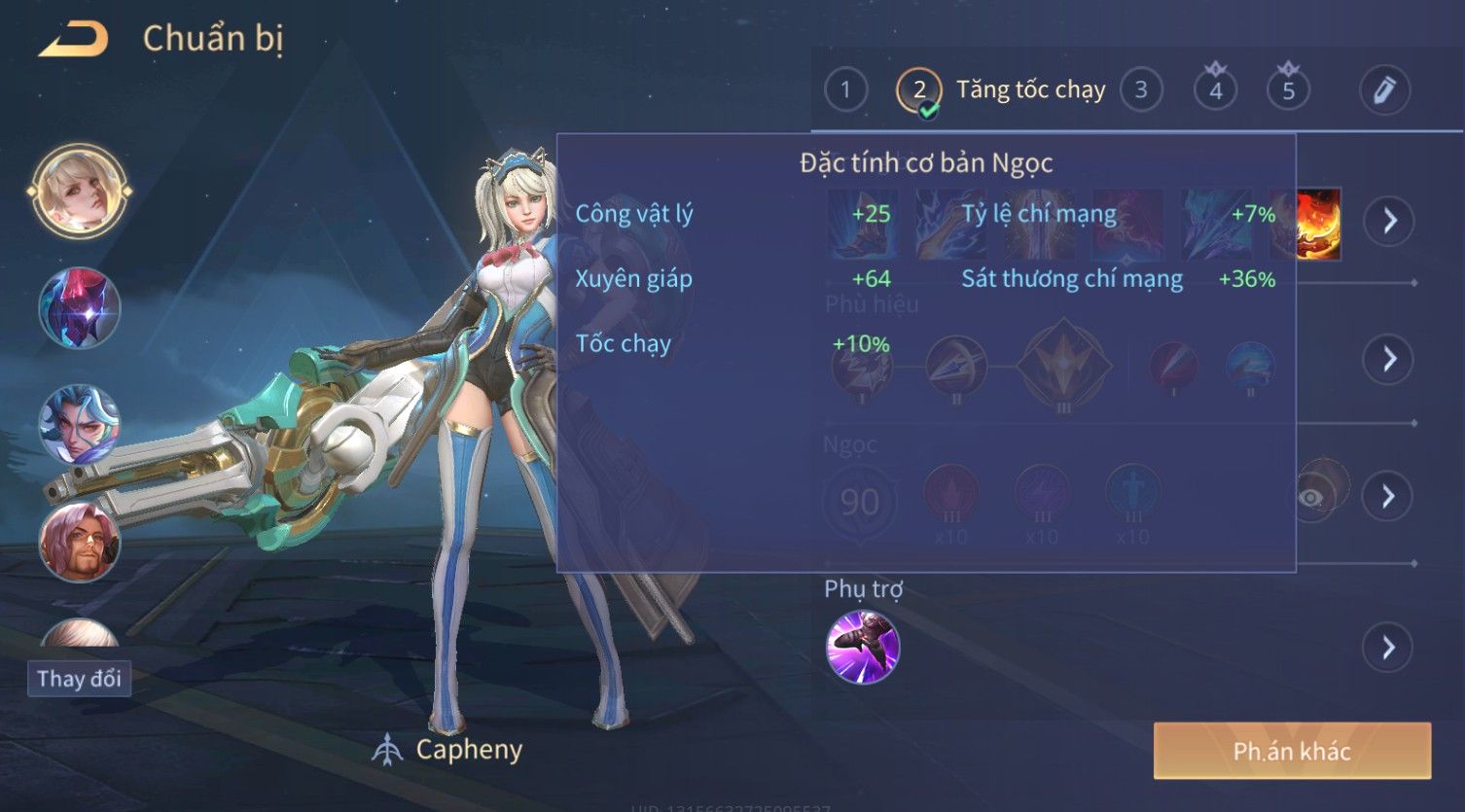Toggle the eye visibility icon
1465x812 pixels.
coord(1312,498)
